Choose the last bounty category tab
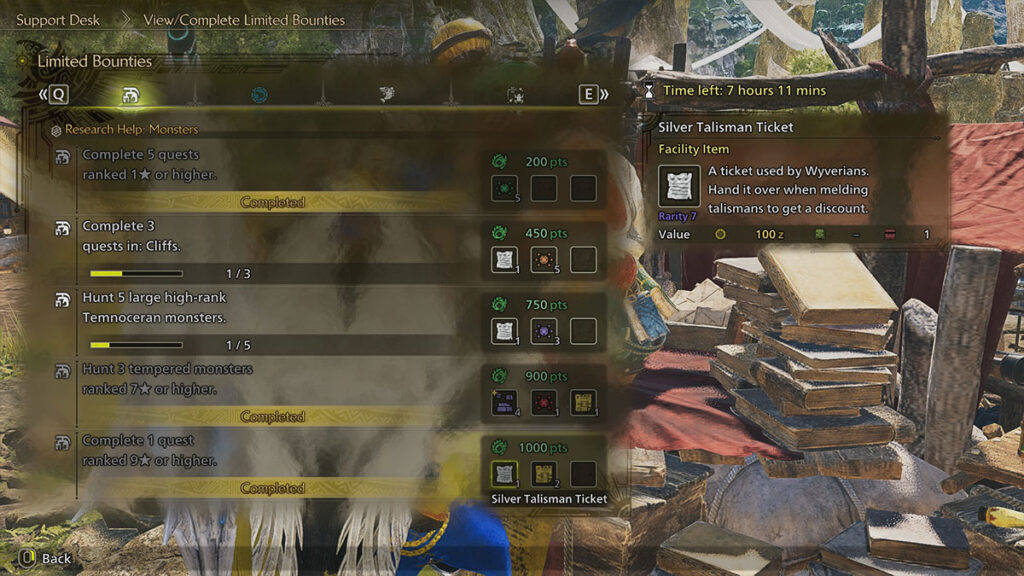Image resolution: width=1024 pixels, height=576 pixels. coord(516,95)
